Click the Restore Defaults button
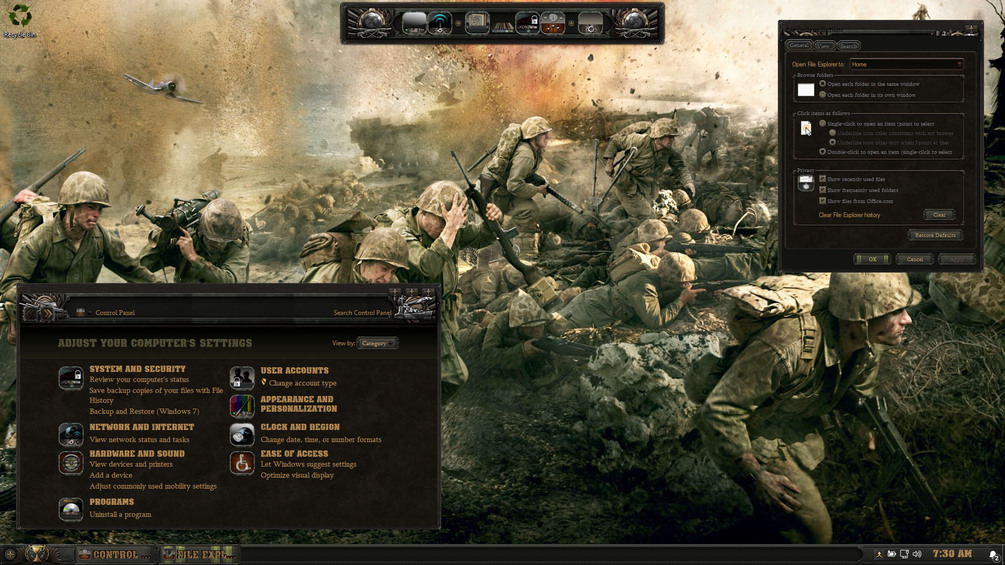1005x565 pixels. pyautogui.click(x=935, y=235)
